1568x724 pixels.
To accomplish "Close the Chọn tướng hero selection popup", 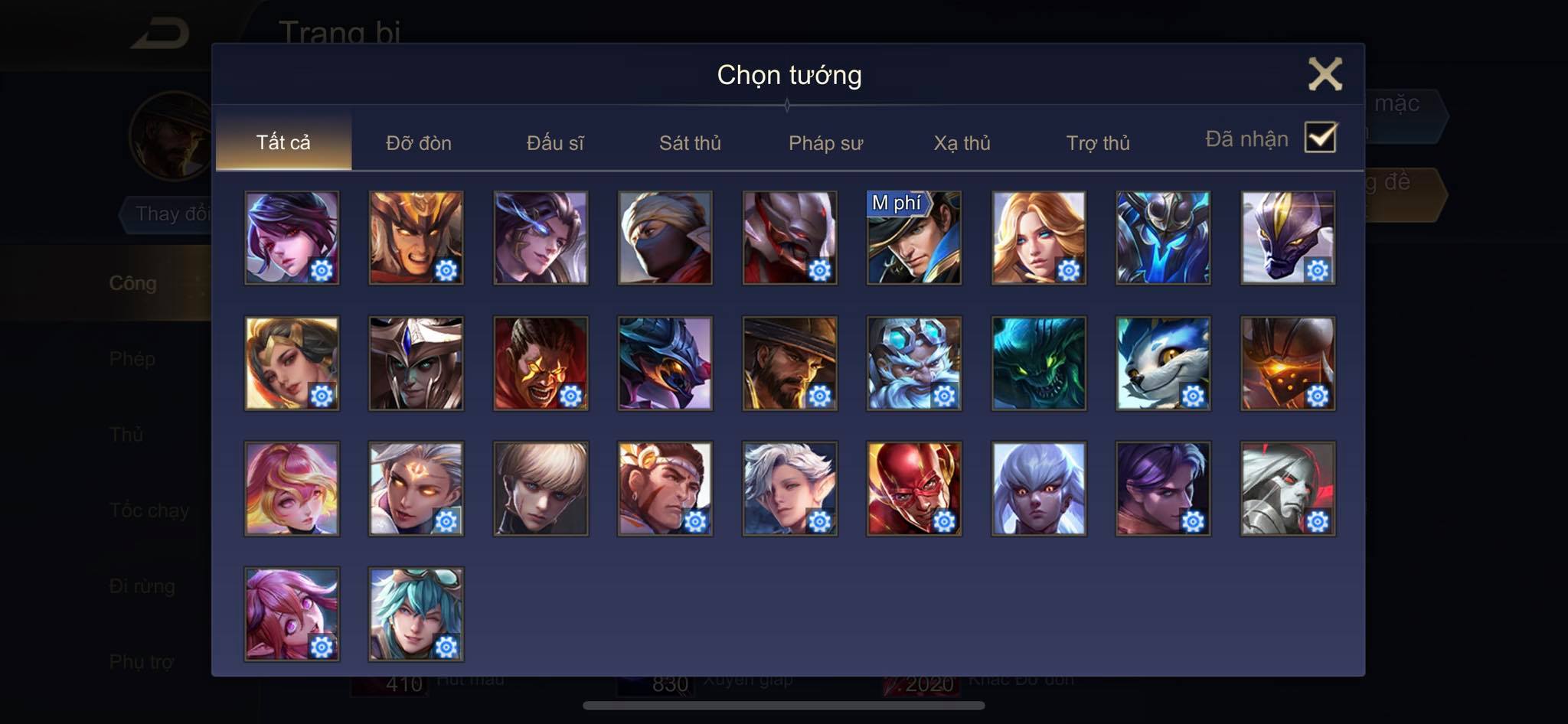I will [1325, 74].
